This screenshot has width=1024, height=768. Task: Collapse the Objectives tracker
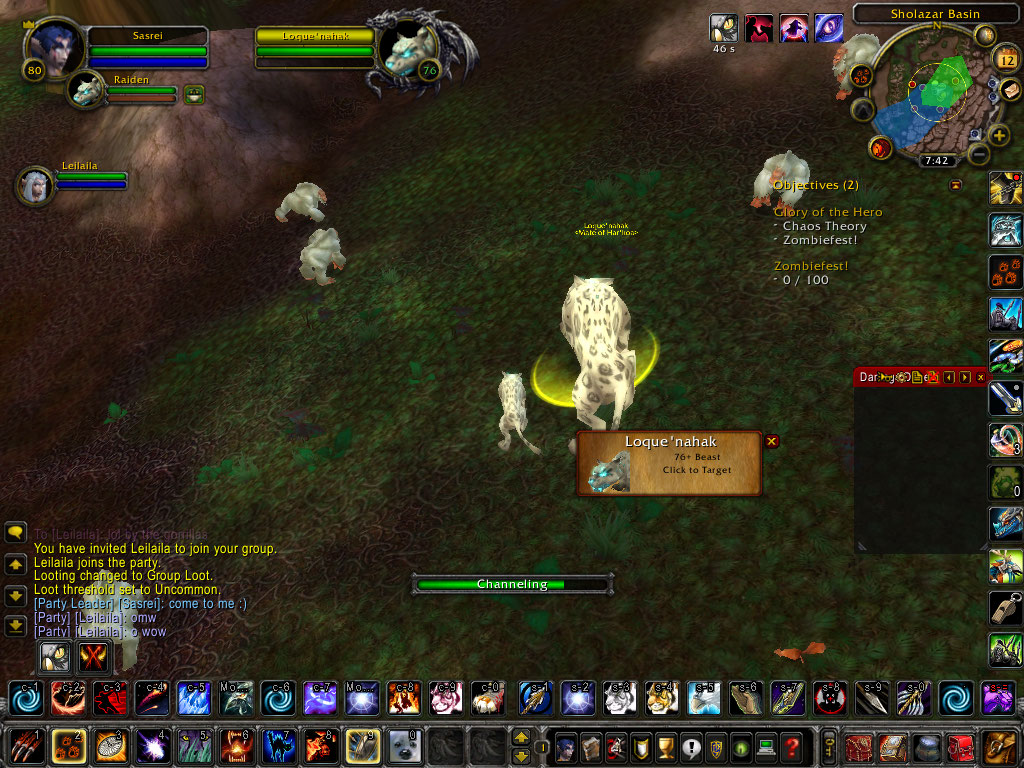(955, 185)
